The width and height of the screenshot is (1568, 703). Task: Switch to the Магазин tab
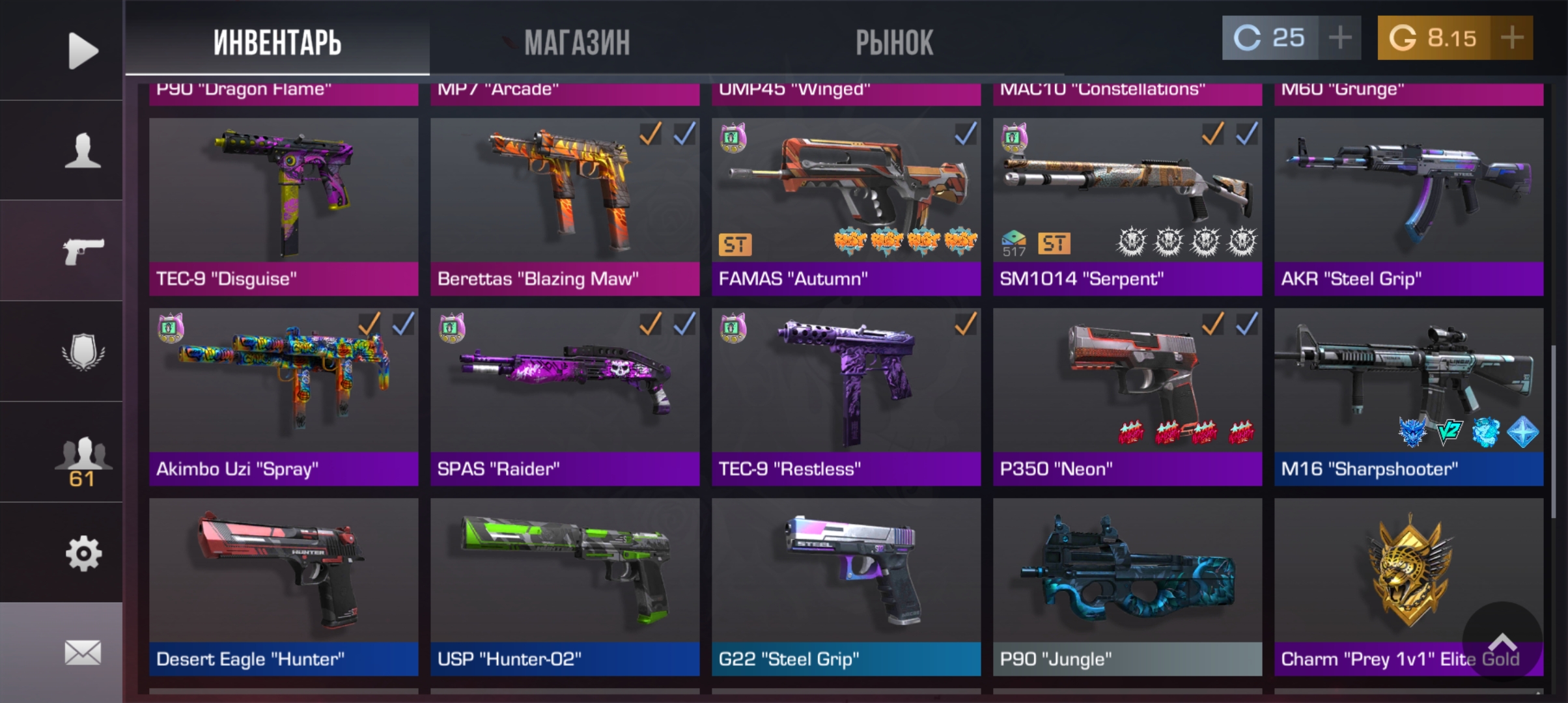pyautogui.click(x=577, y=43)
